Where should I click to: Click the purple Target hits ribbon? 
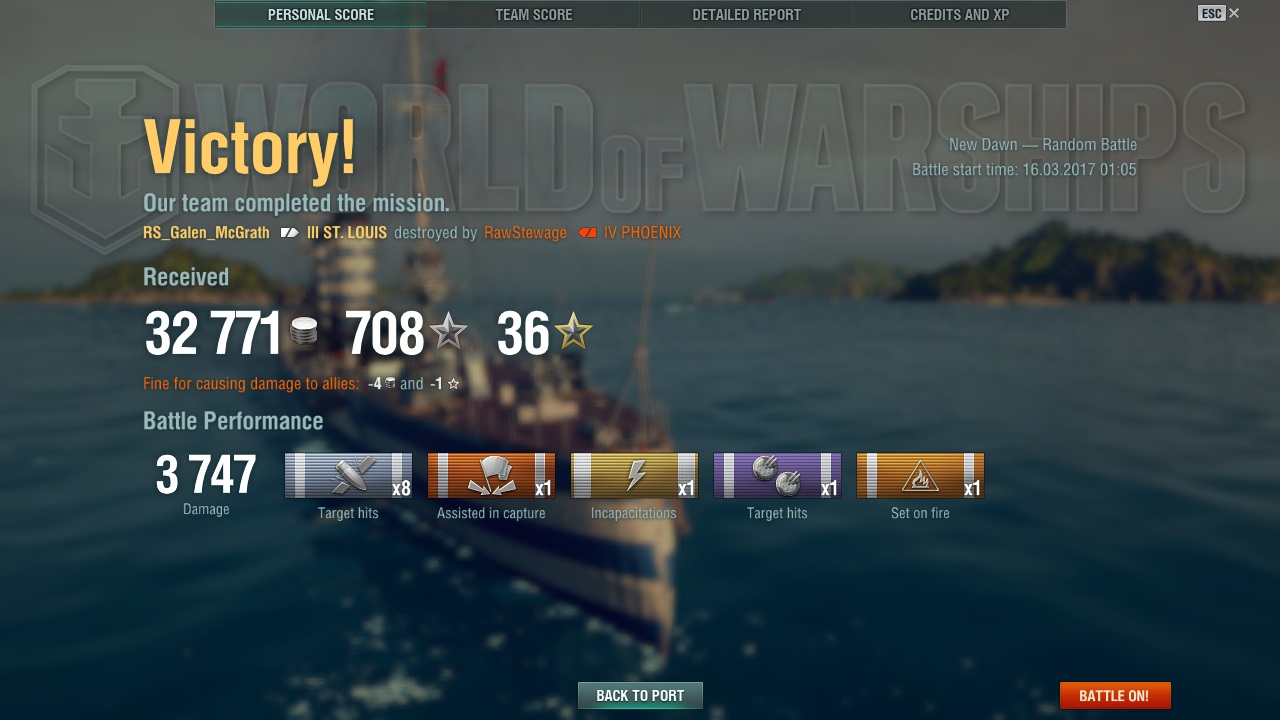click(777, 476)
